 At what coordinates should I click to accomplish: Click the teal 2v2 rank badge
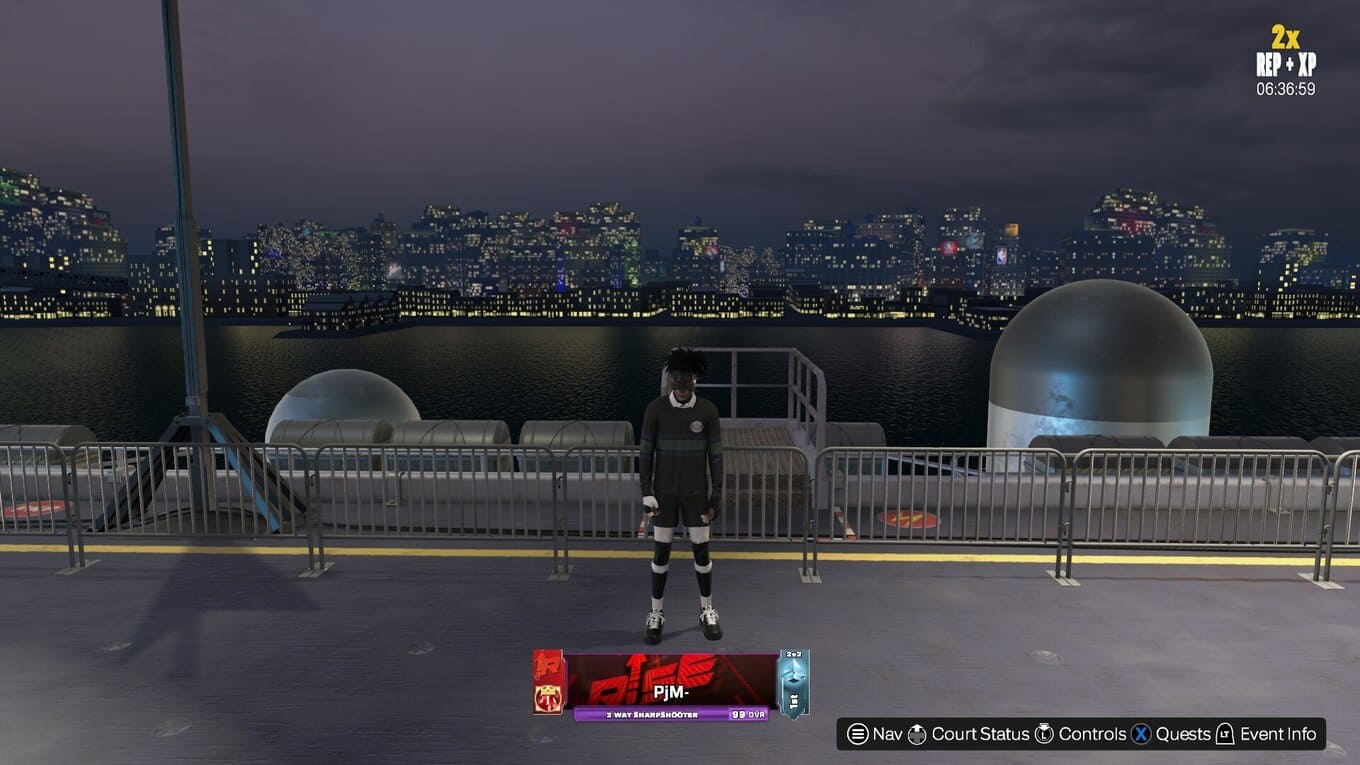[794, 684]
